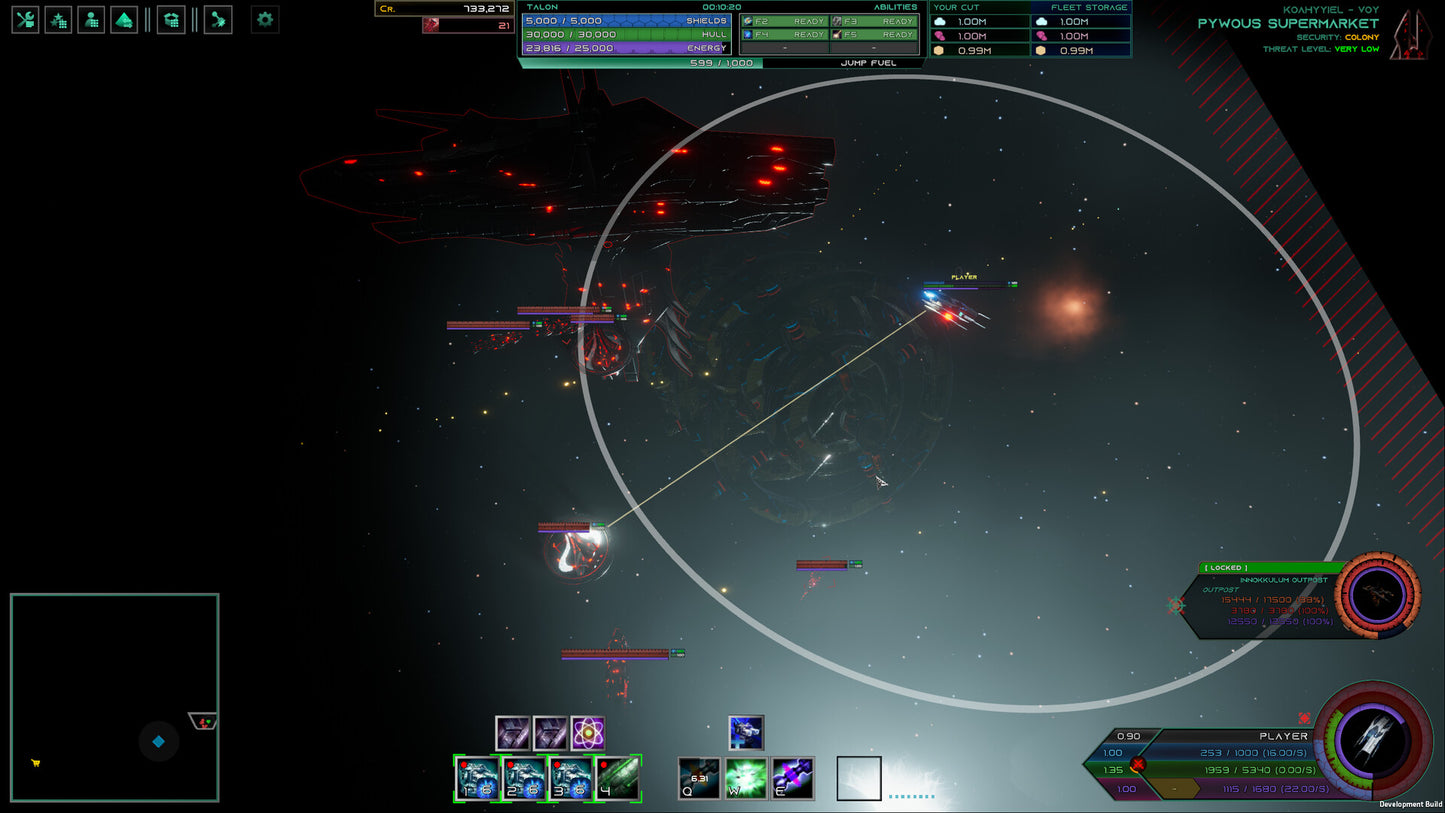Open the pyramid trade panel
This screenshot has height=813, width=1445.
pos(124,19)
